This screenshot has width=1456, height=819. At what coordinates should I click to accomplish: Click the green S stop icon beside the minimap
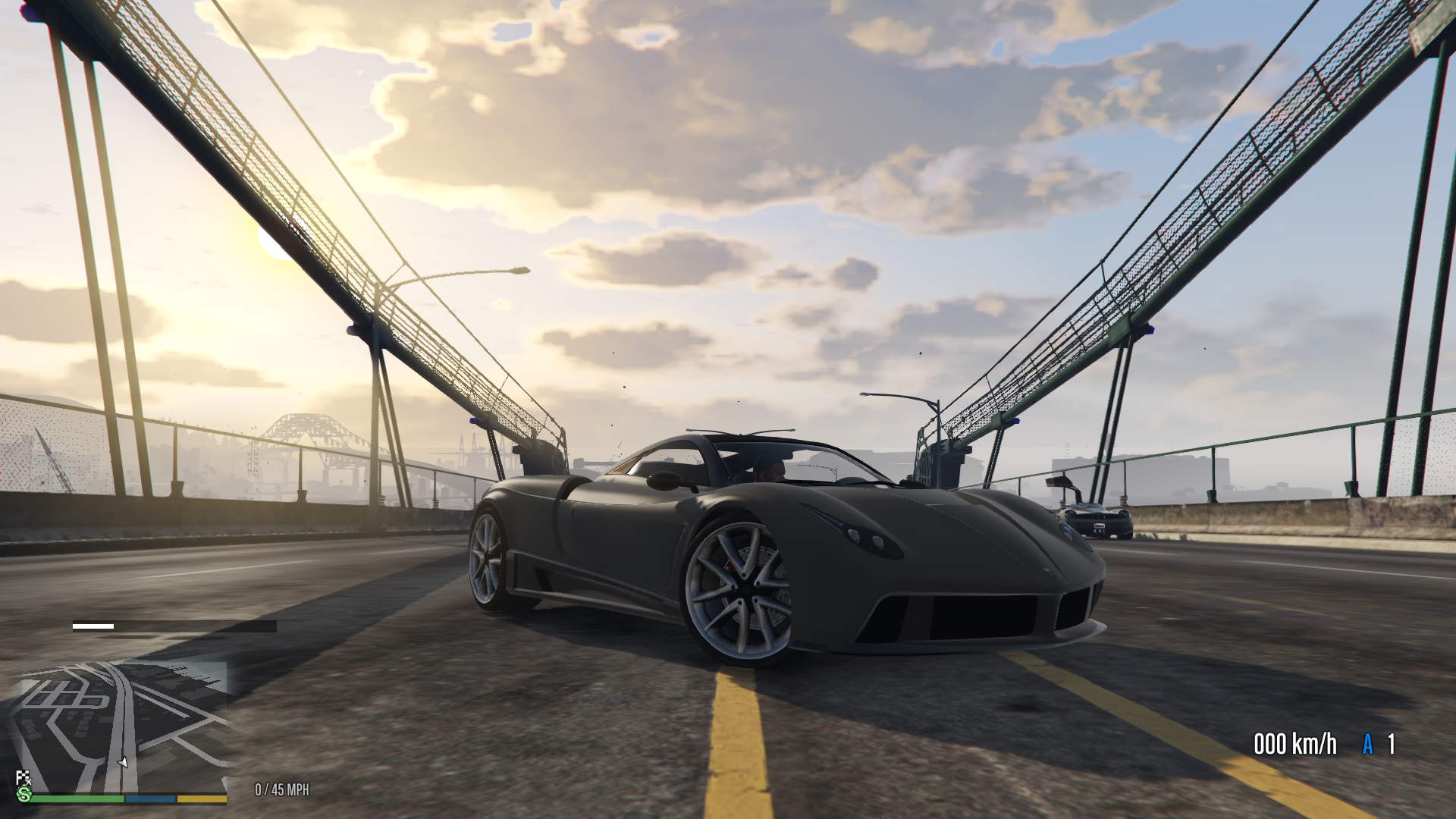click(24, 794)
